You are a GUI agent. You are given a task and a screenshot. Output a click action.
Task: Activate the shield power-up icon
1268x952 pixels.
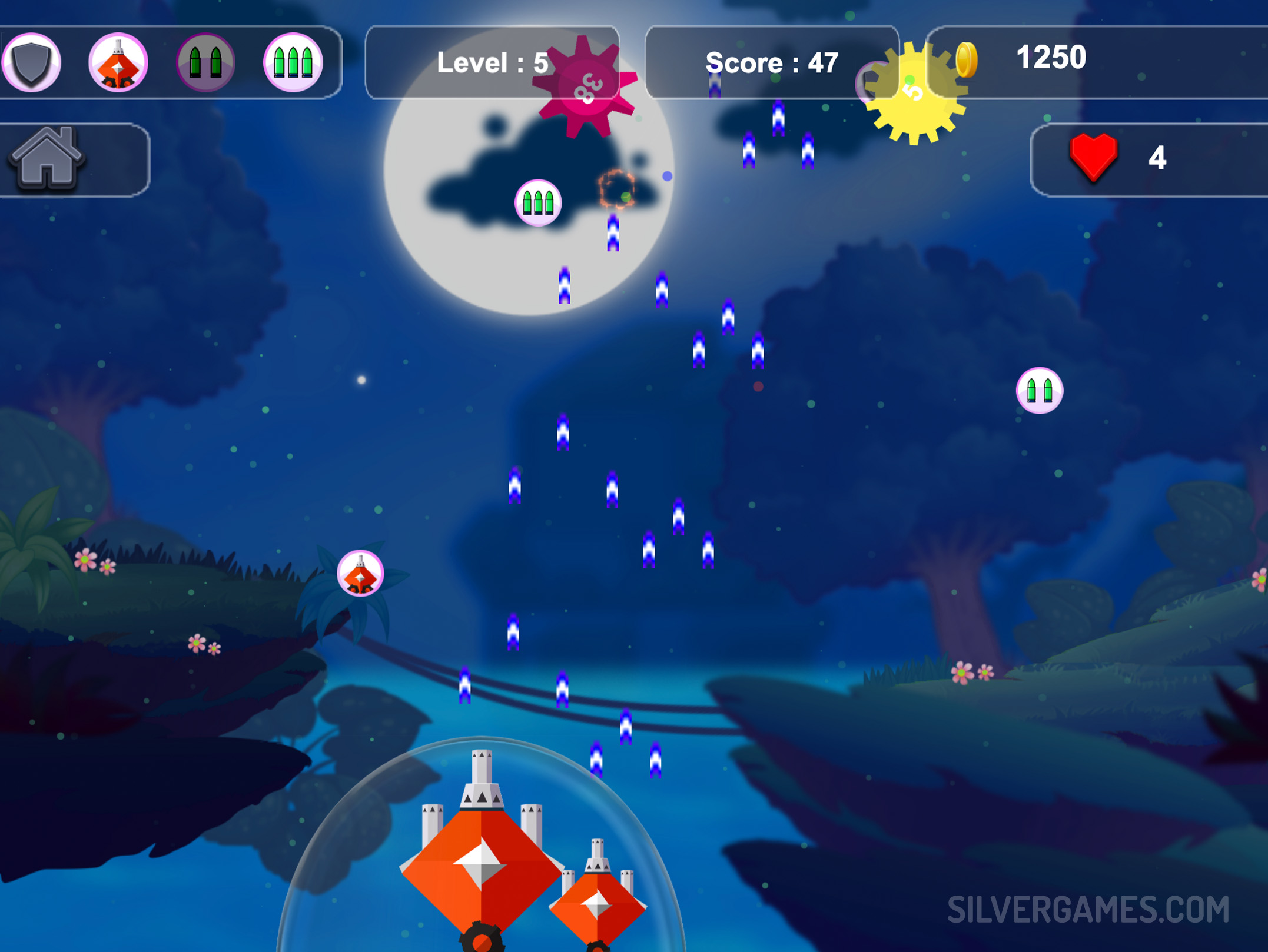(31, 62)
